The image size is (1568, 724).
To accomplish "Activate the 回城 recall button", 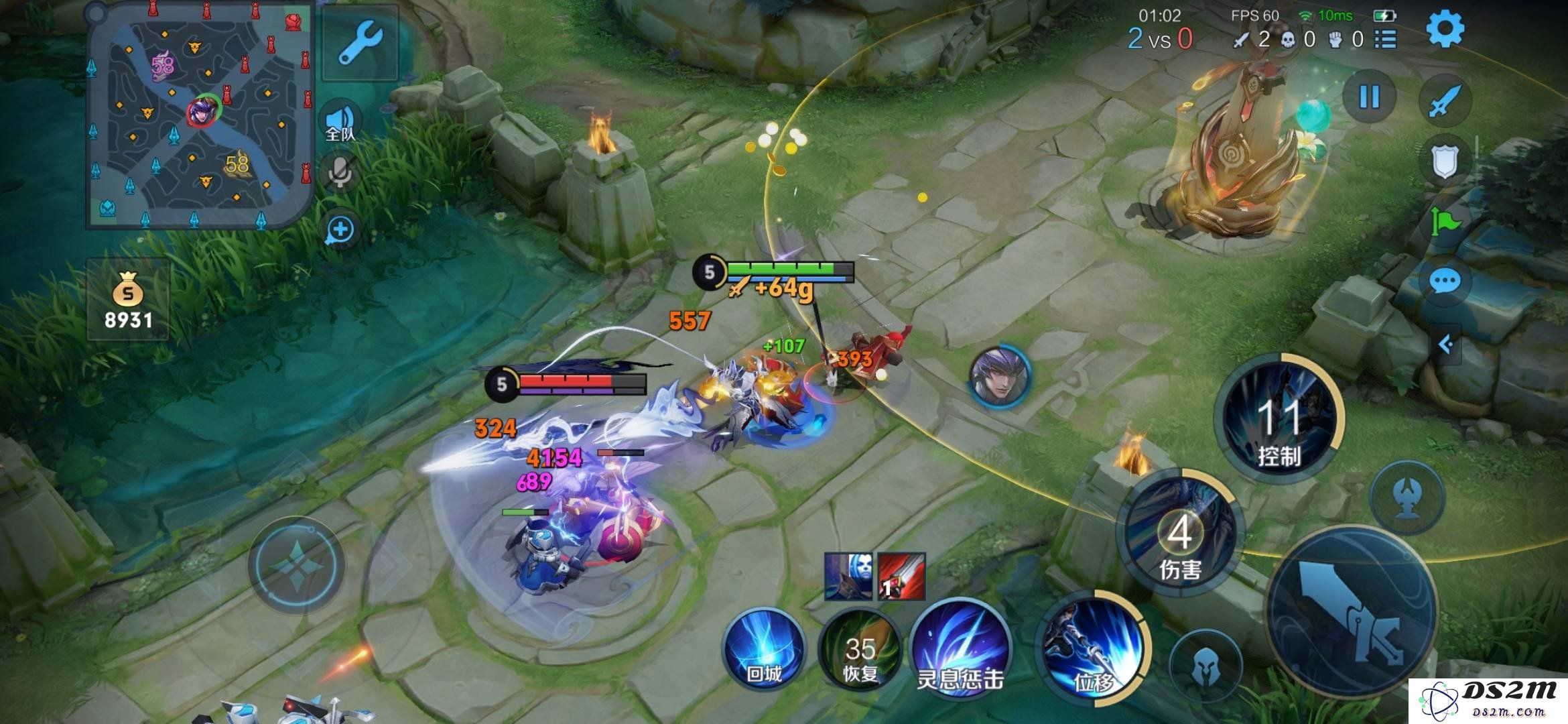I will [x=763, y=649].
